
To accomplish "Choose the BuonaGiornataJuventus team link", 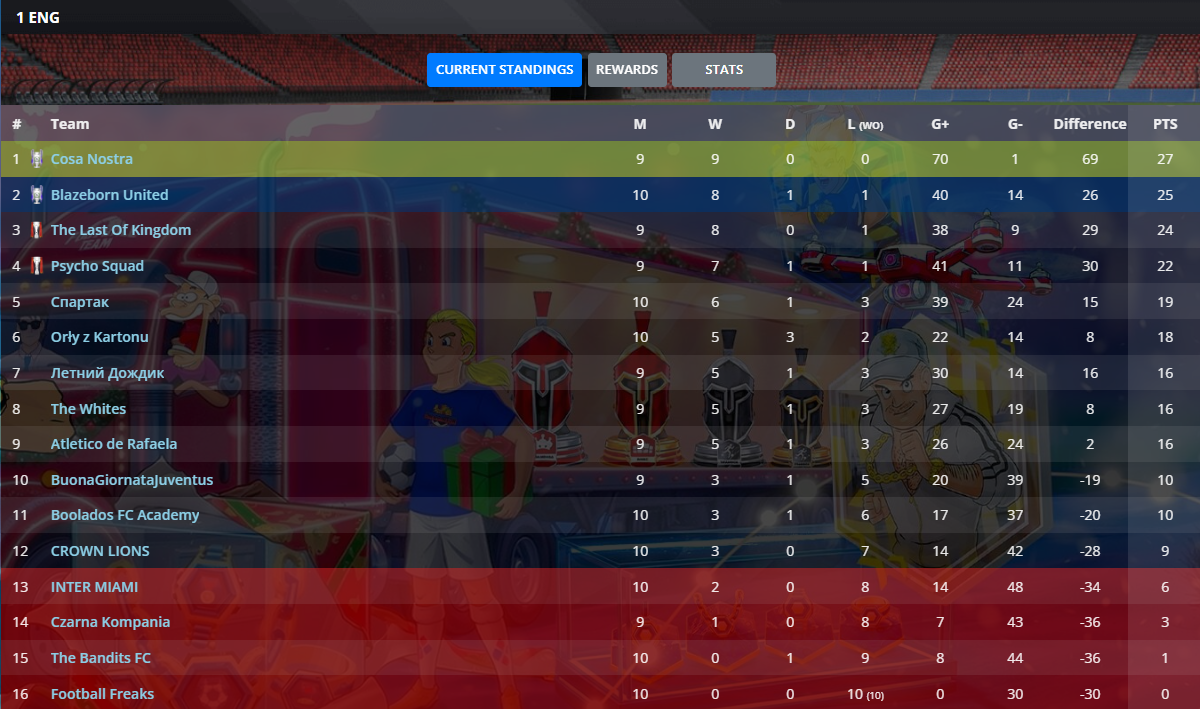I will (x=132, y=480).
